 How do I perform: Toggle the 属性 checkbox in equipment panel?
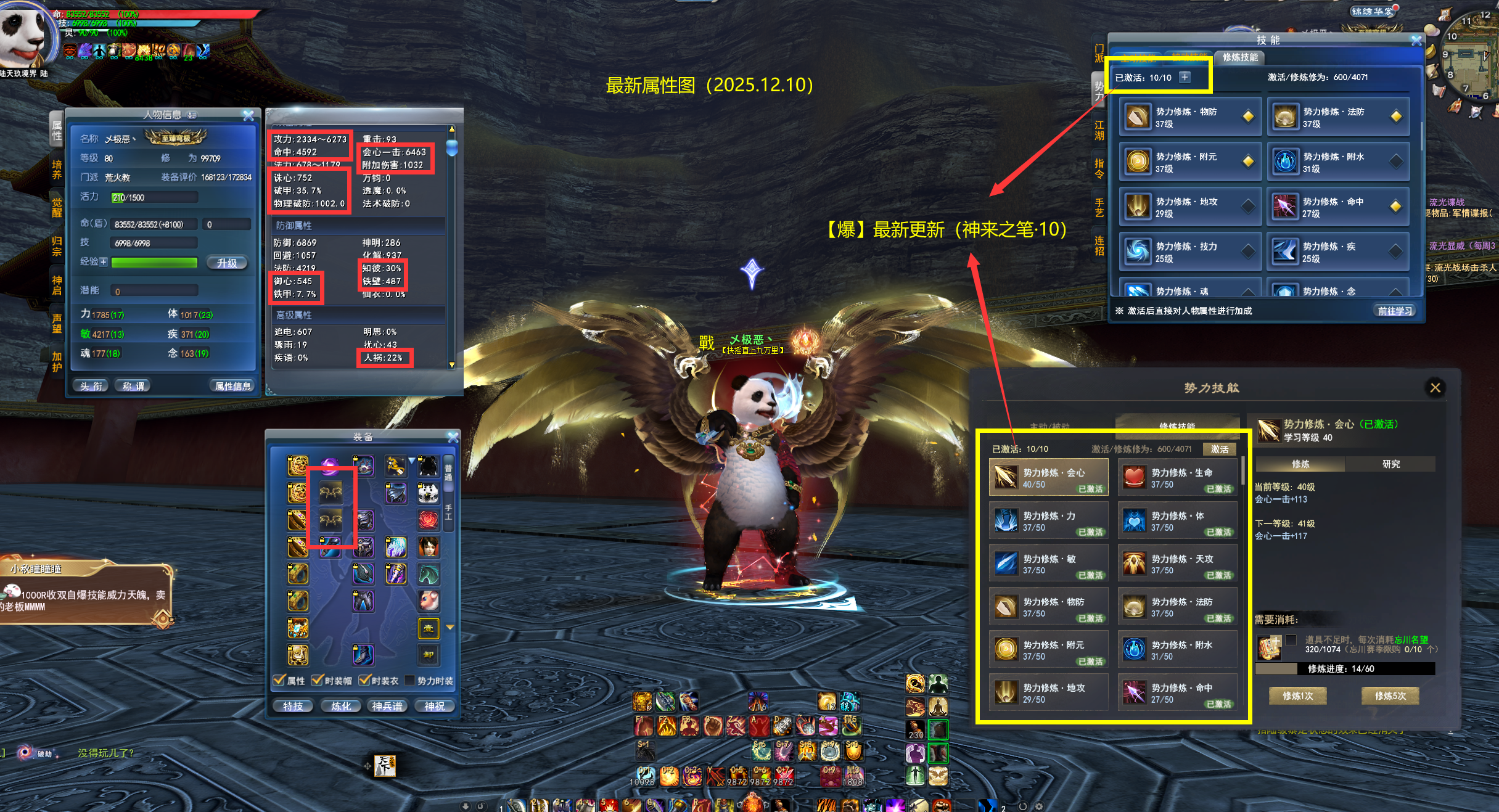pos(279,679)
